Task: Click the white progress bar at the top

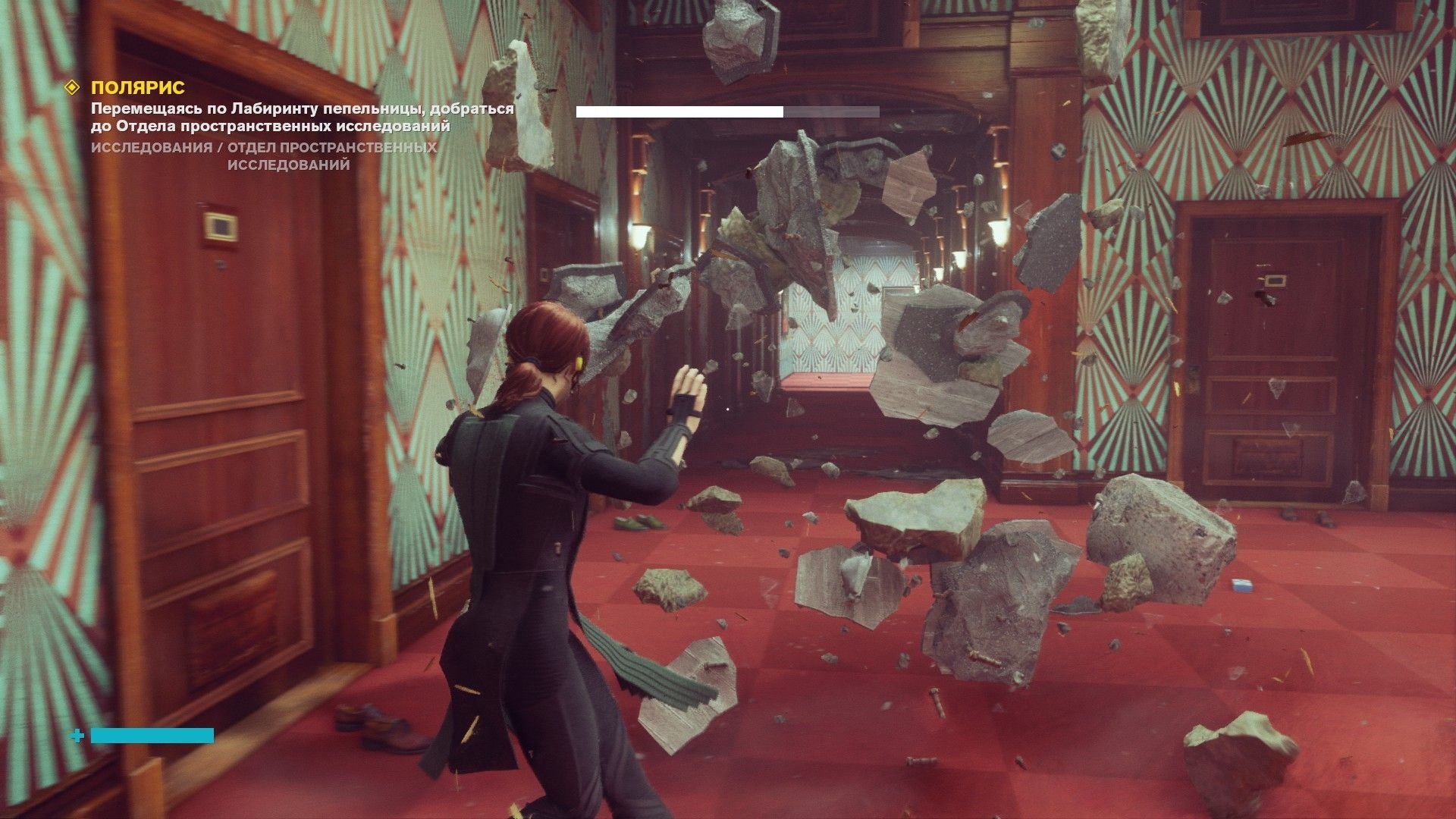Action: tap(679, 112)
